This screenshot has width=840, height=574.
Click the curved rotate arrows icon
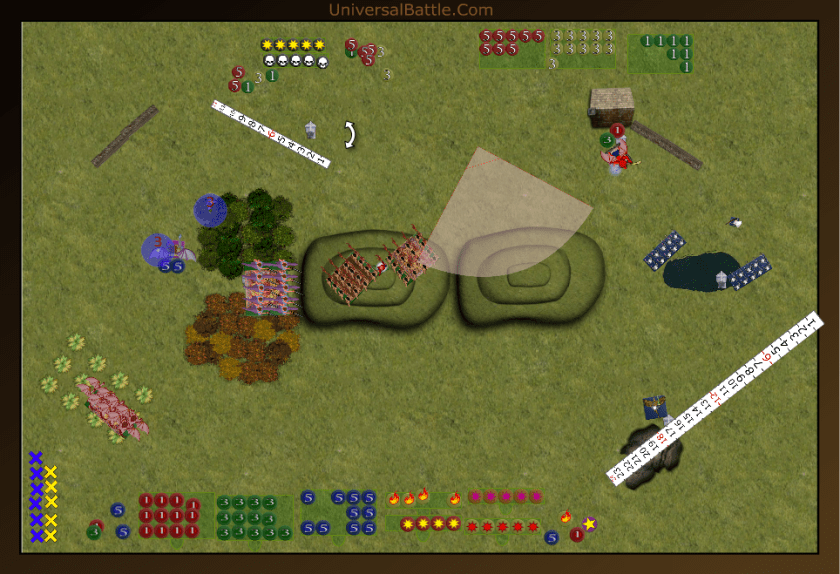pos(350,134)
